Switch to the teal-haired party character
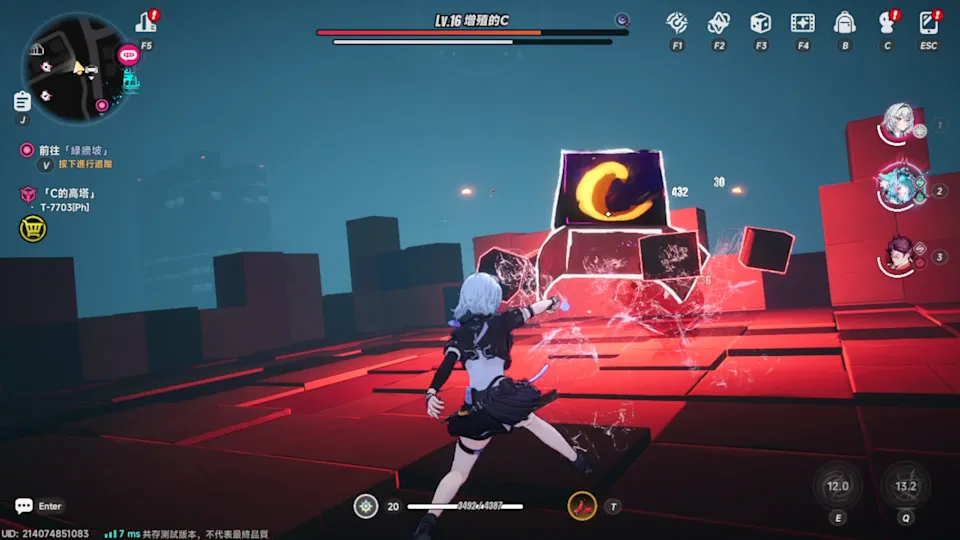The height and width of the screenshot is (540, 960). pyautogui.click(x=898, y=185)
